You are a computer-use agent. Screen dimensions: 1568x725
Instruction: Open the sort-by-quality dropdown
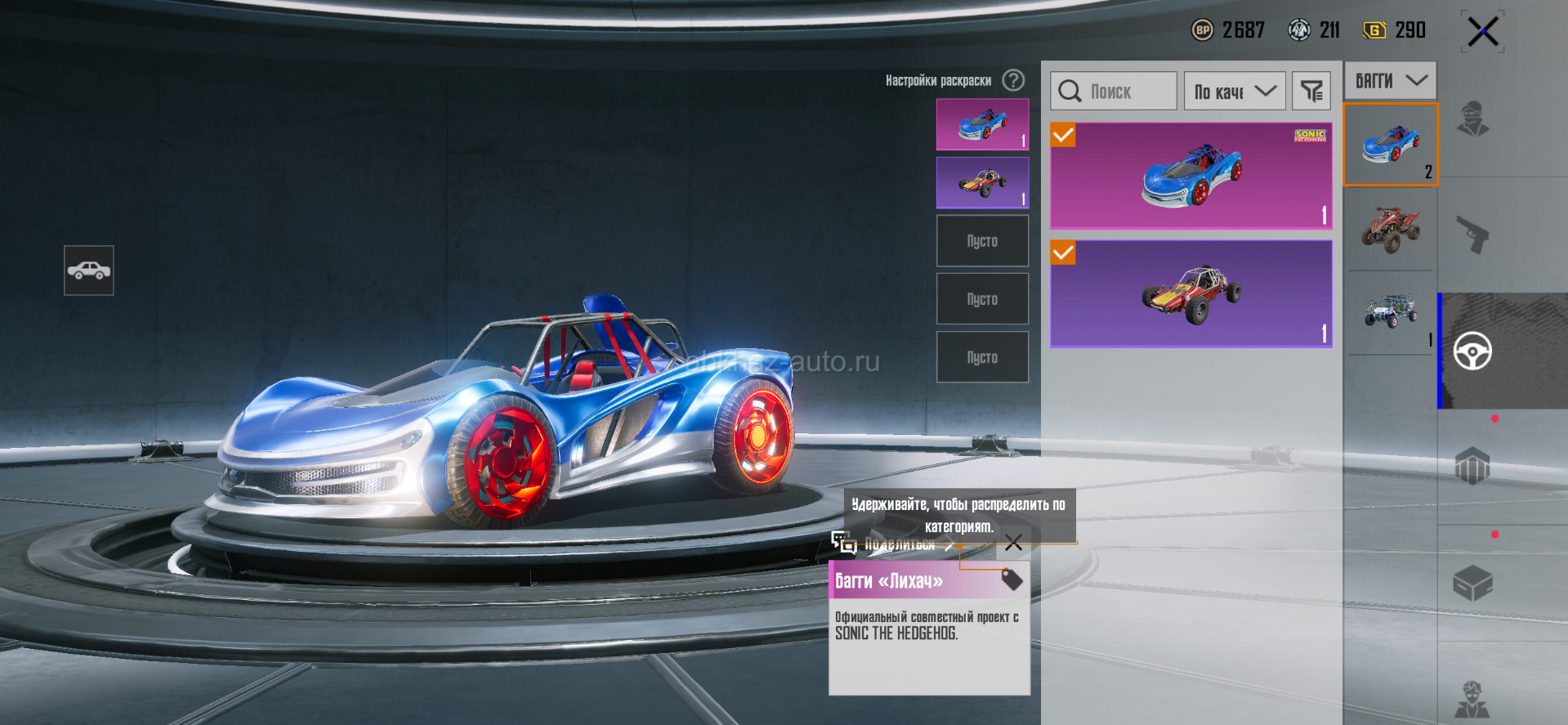click(x=1235, y=91)
